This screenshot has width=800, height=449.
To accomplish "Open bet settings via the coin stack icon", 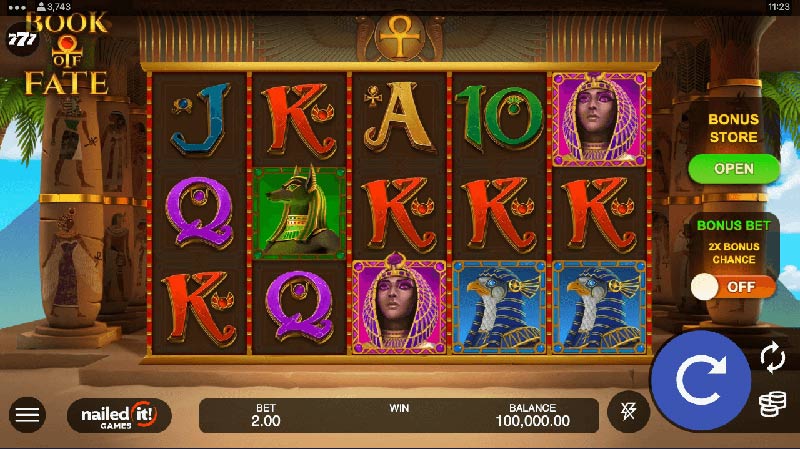I will point(771,404).
